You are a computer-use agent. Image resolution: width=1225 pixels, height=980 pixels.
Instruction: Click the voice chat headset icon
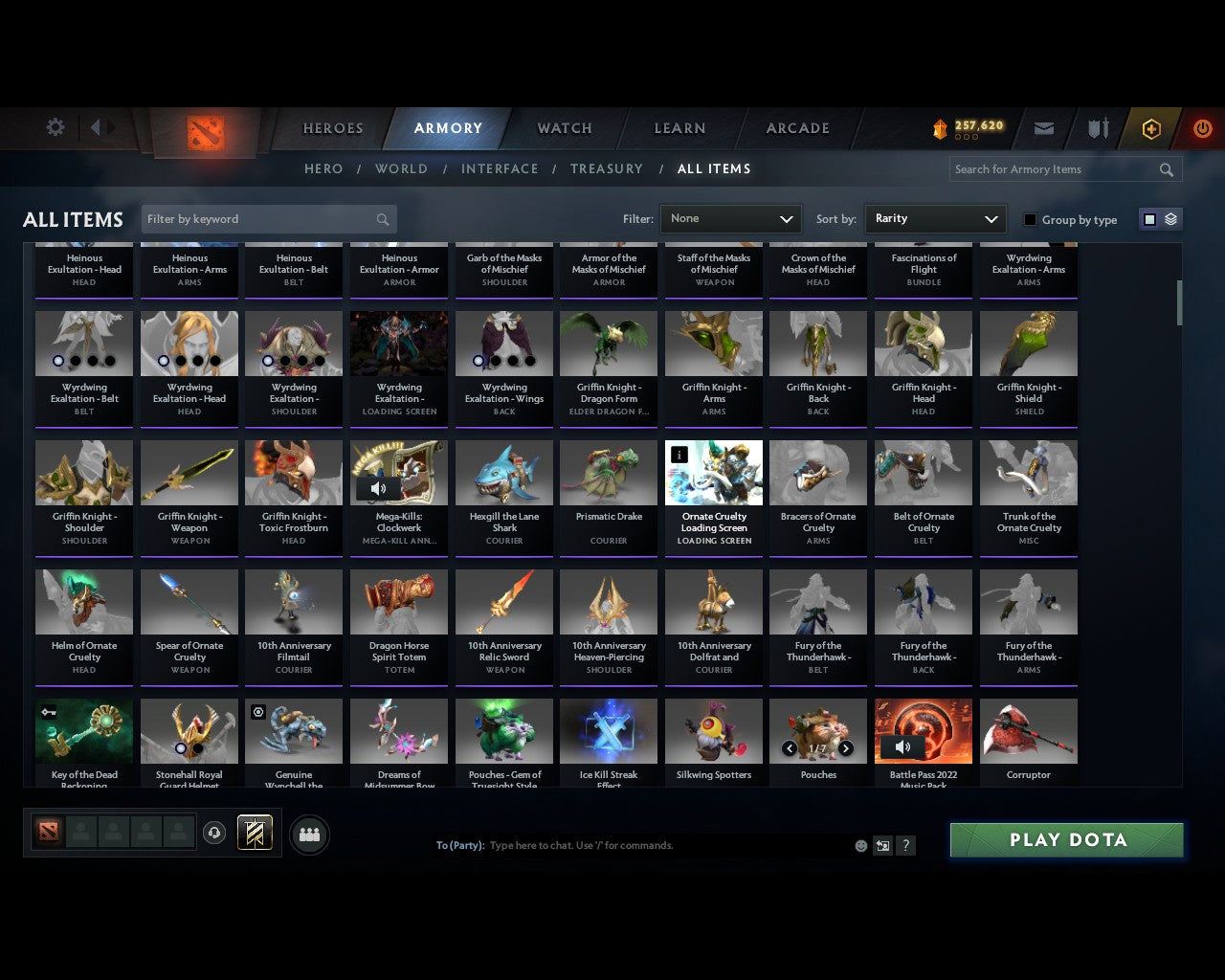pyautogui.click(x=216, y=833)
